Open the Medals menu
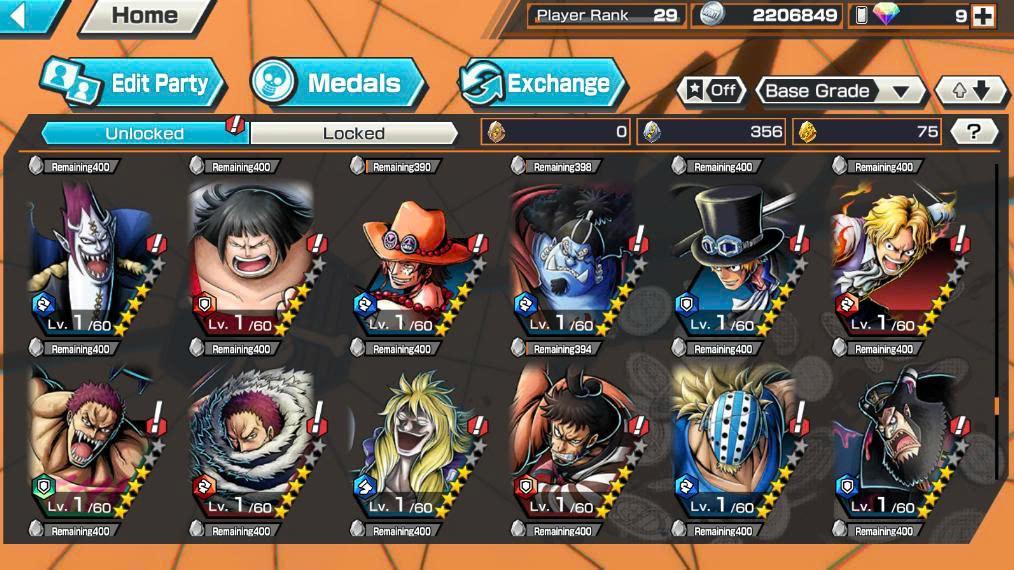Viewport: 1014px width, 570px height. (x=337, y=83)
